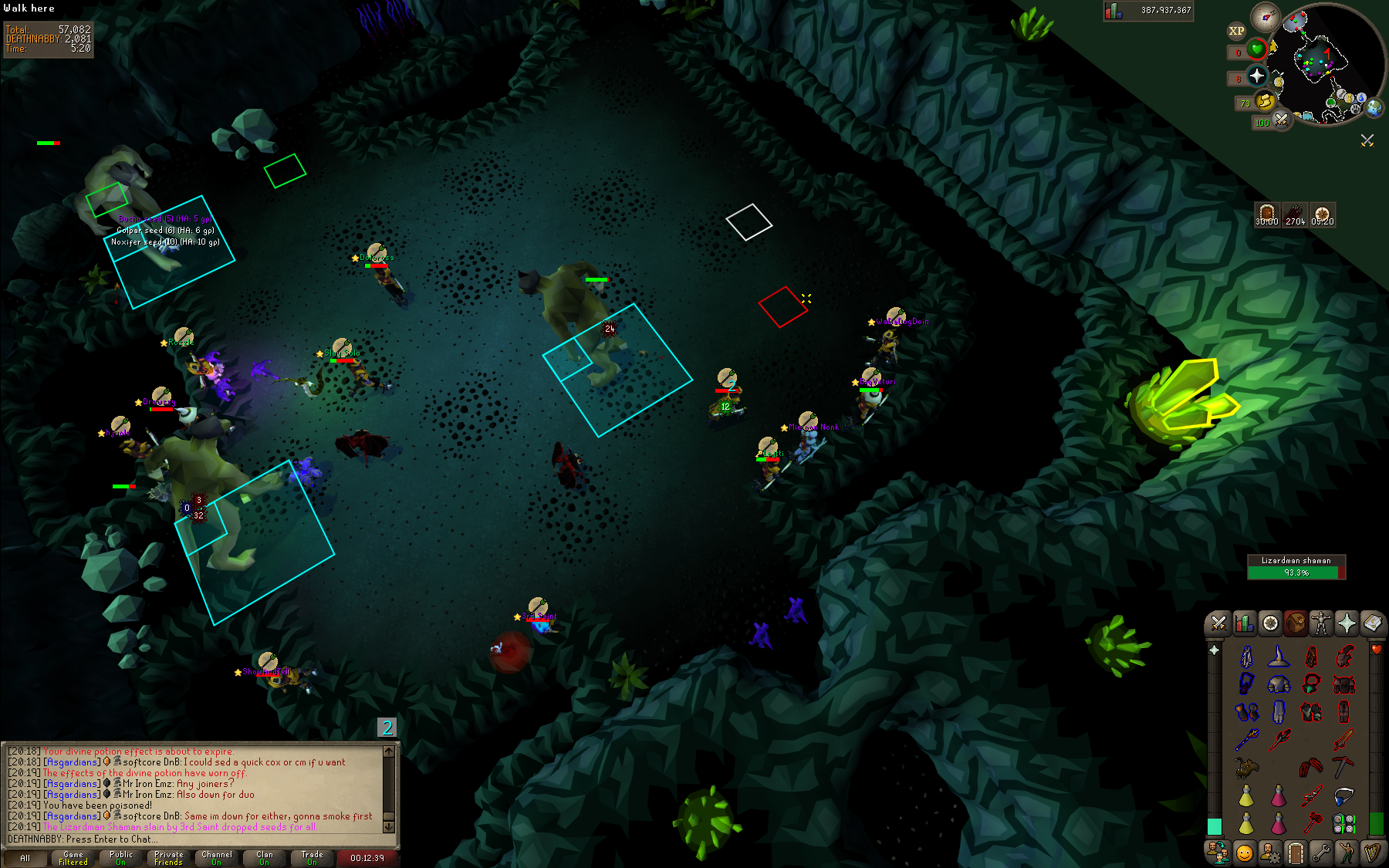Screen dimensions: 1389x868
Task: Open the Emotes tab
Action: [x=1347, y=853]
